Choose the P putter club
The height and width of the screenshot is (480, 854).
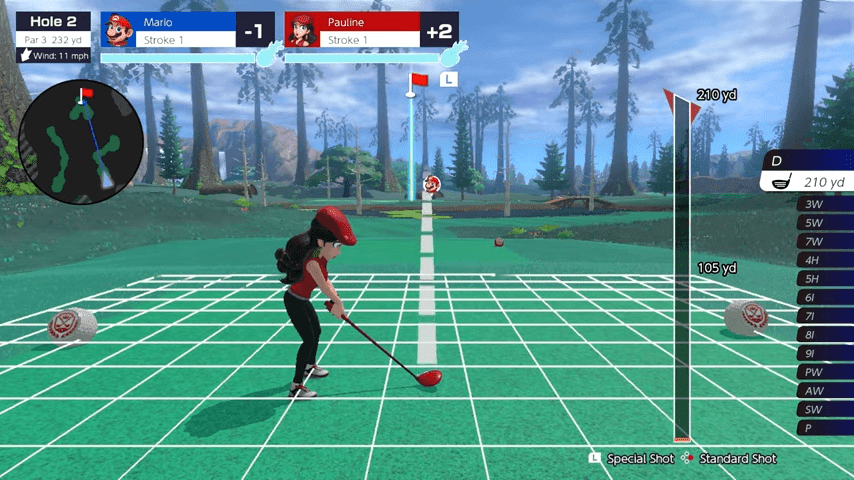pos(822,428)
